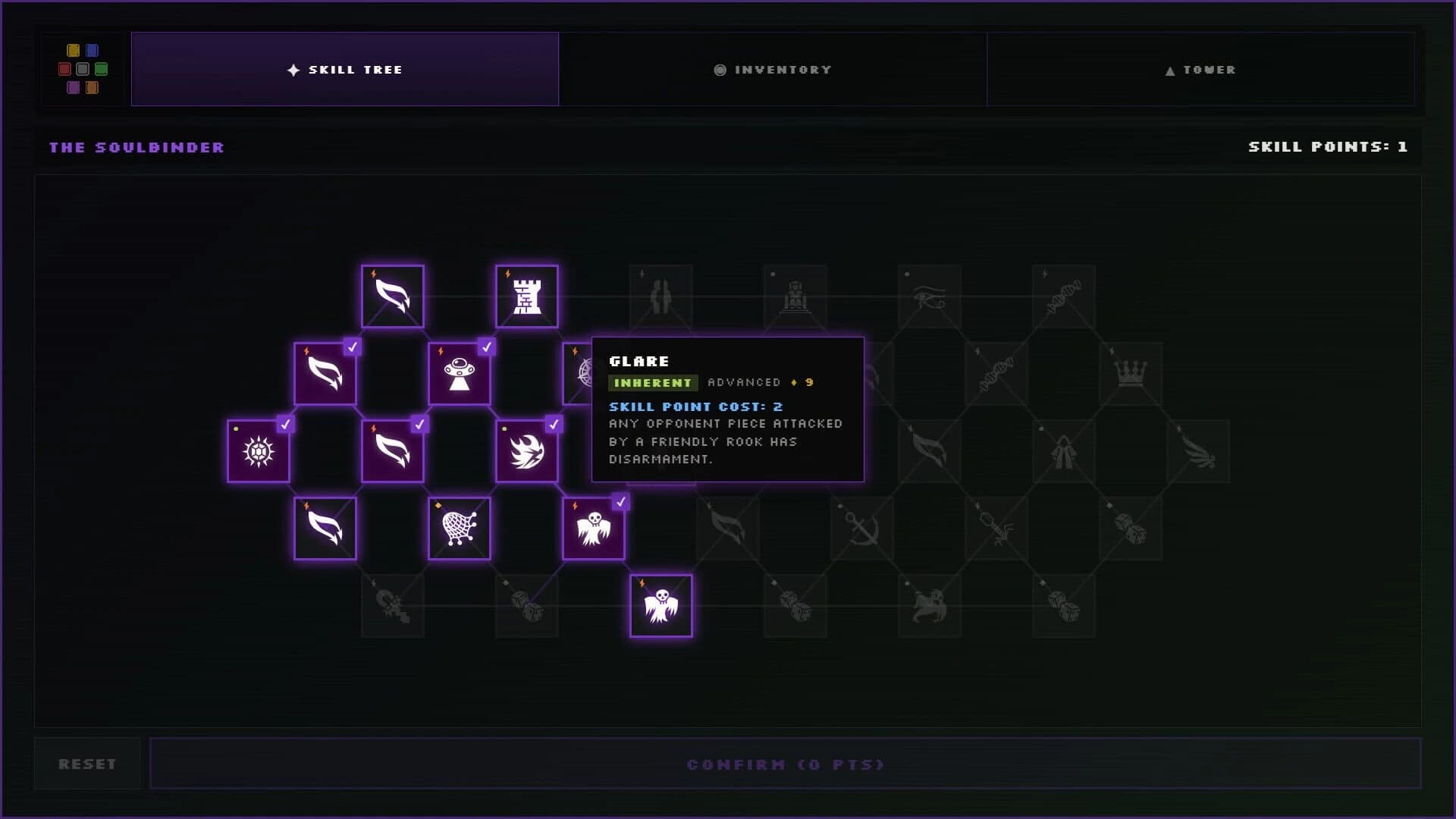Viewport: 1456px width, 819px height.
Task: Uncheck the UFO skill's purchase checkmark
Action: coord(485,347)
